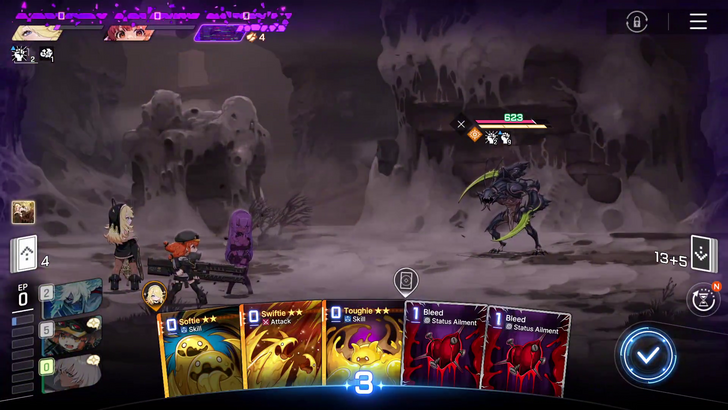View the draw pile deck showing 13+5
This screenshot has width=728, height=410.
tap(703, 254)
